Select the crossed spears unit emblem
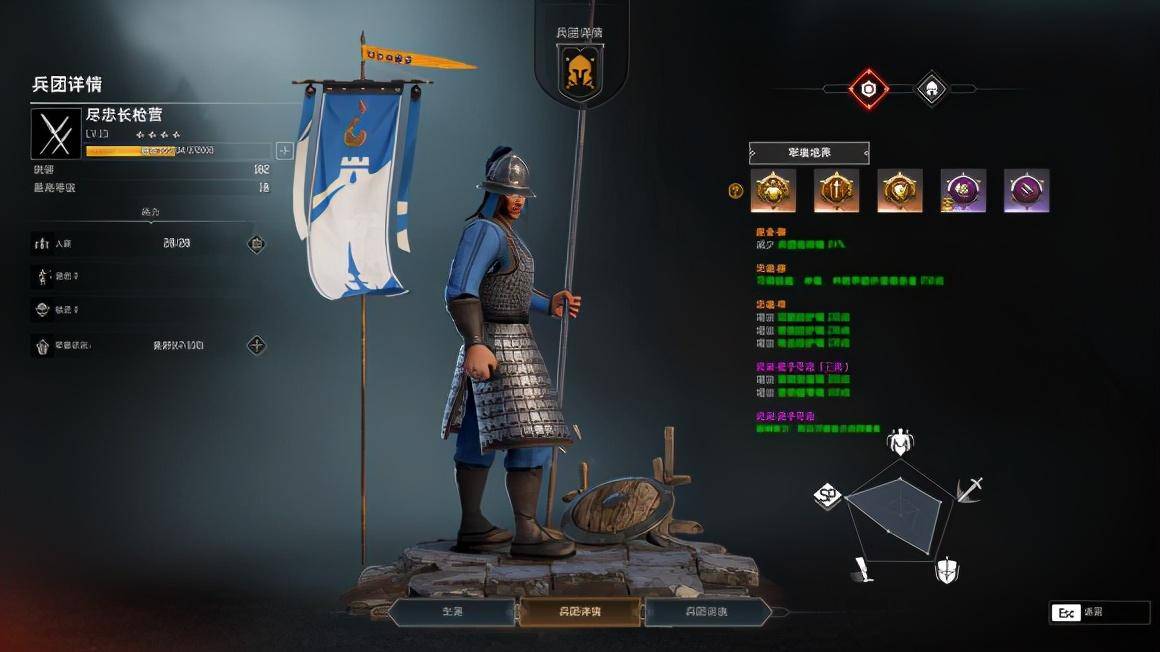The width and height of the screenshot is (1160, 652). click(56, 133)
